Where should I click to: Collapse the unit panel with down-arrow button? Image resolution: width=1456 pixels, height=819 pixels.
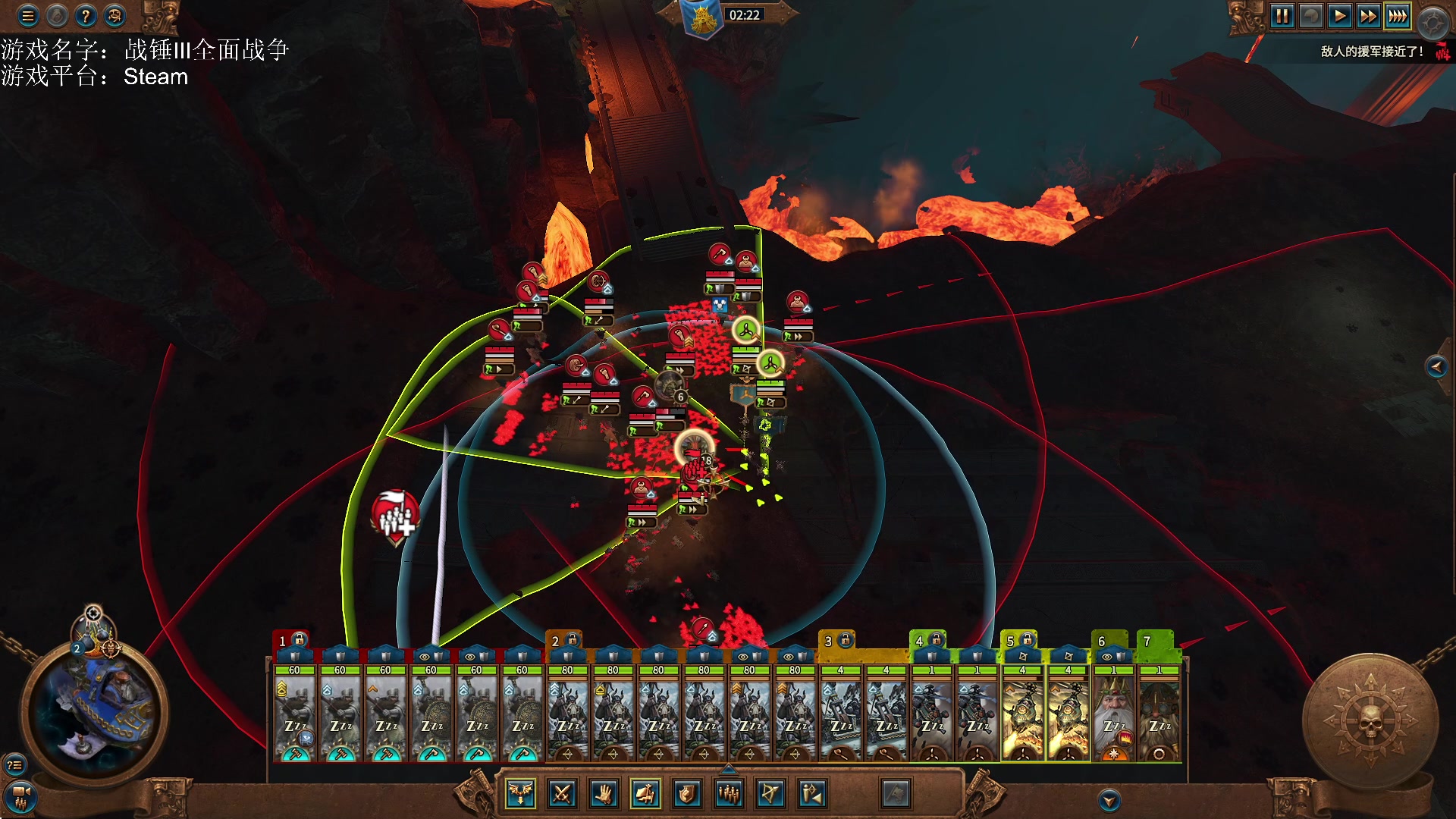pos(1109,800)
